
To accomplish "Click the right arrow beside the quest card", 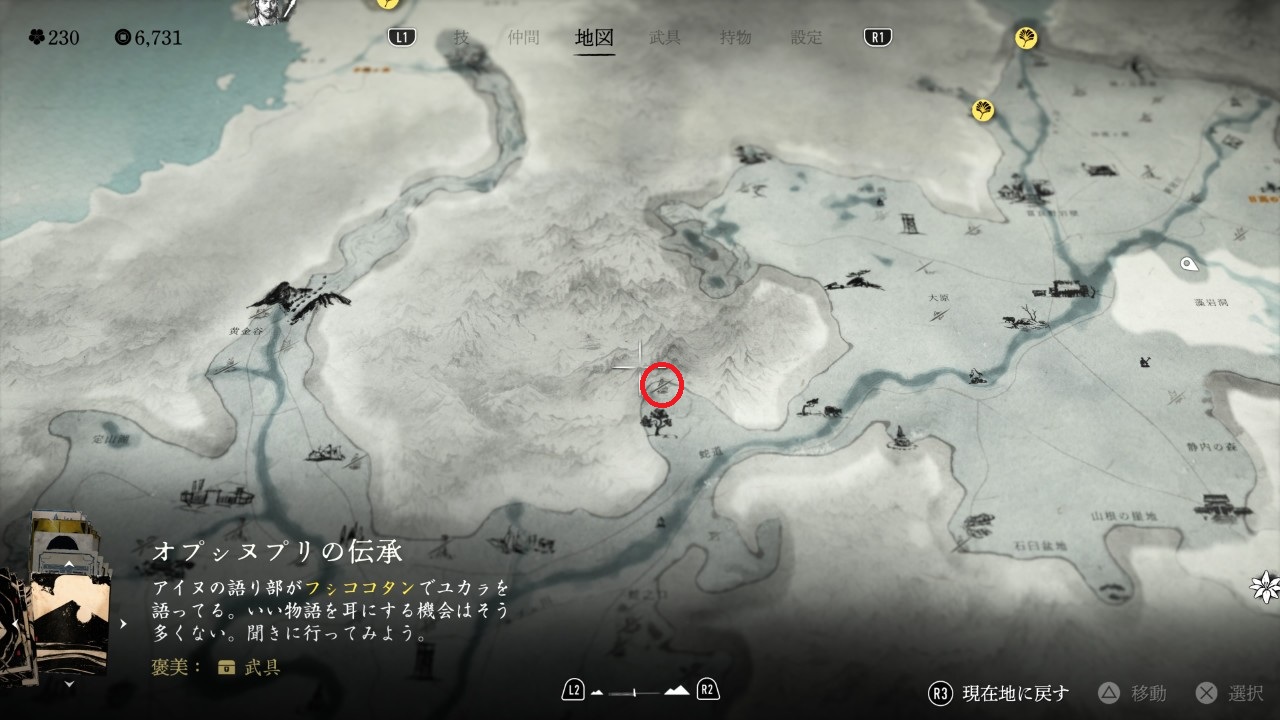I will click(124, 624).
